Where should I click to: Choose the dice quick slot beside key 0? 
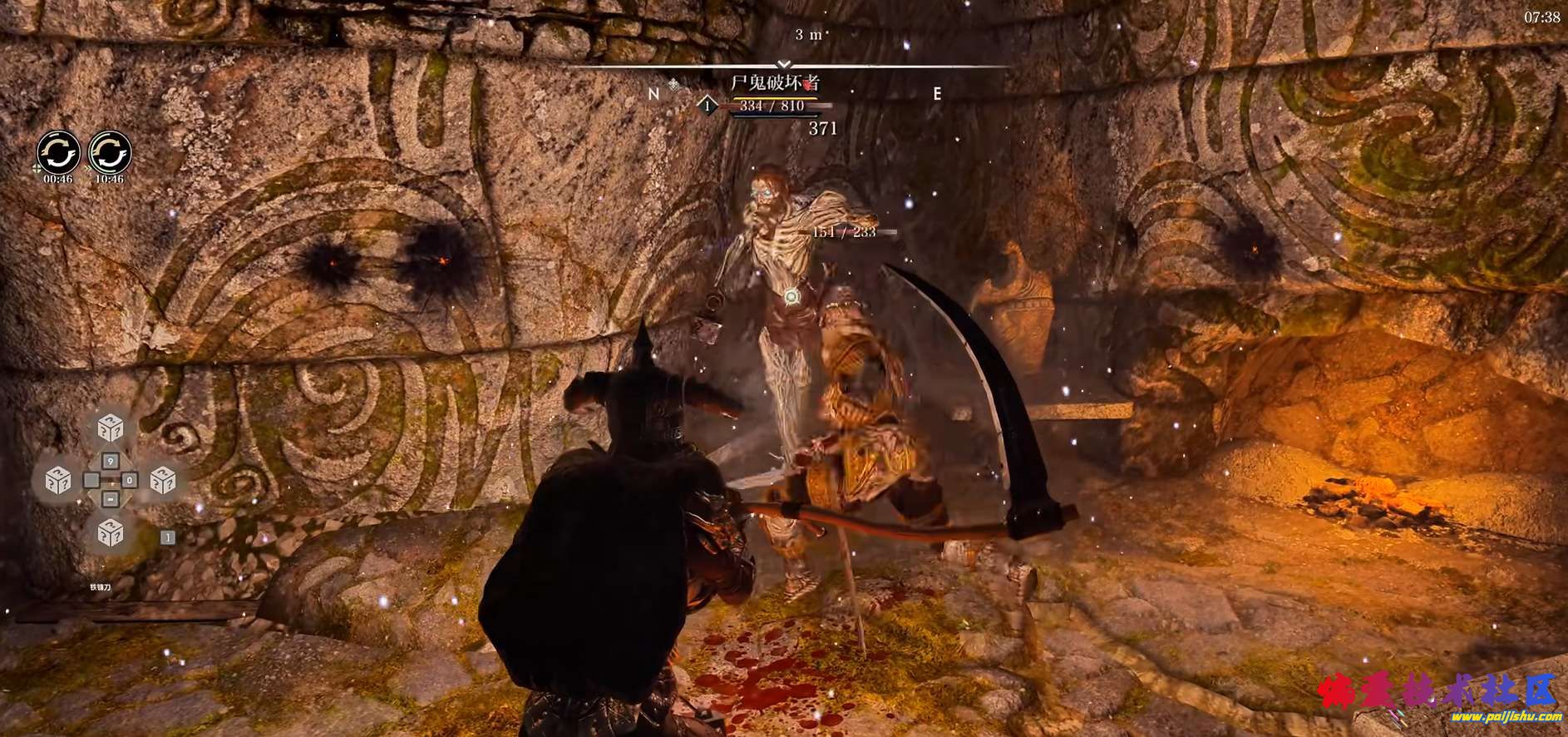pos(163,480)
